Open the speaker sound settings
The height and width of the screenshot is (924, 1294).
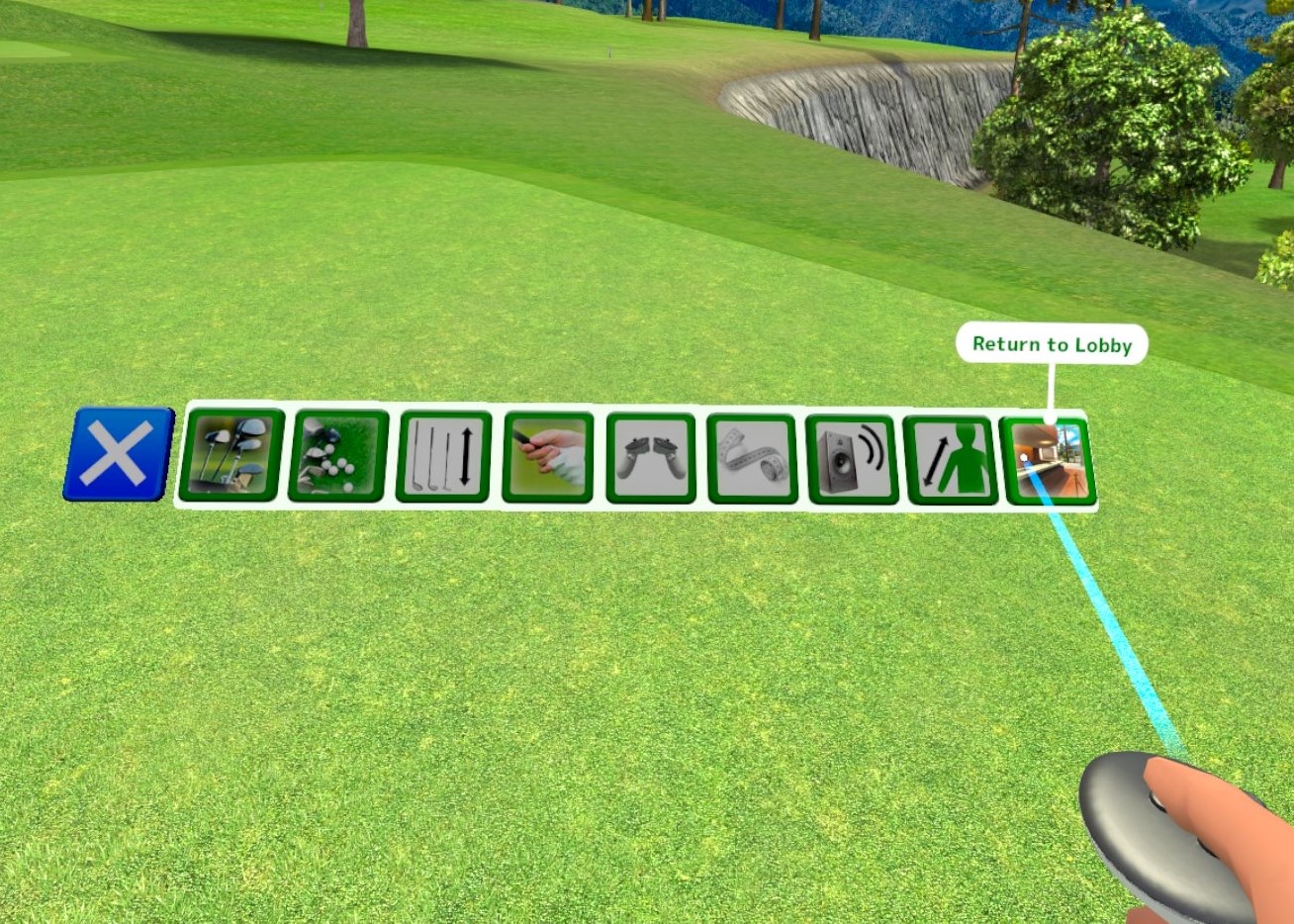pyautogui.click(x=852, y=459)
